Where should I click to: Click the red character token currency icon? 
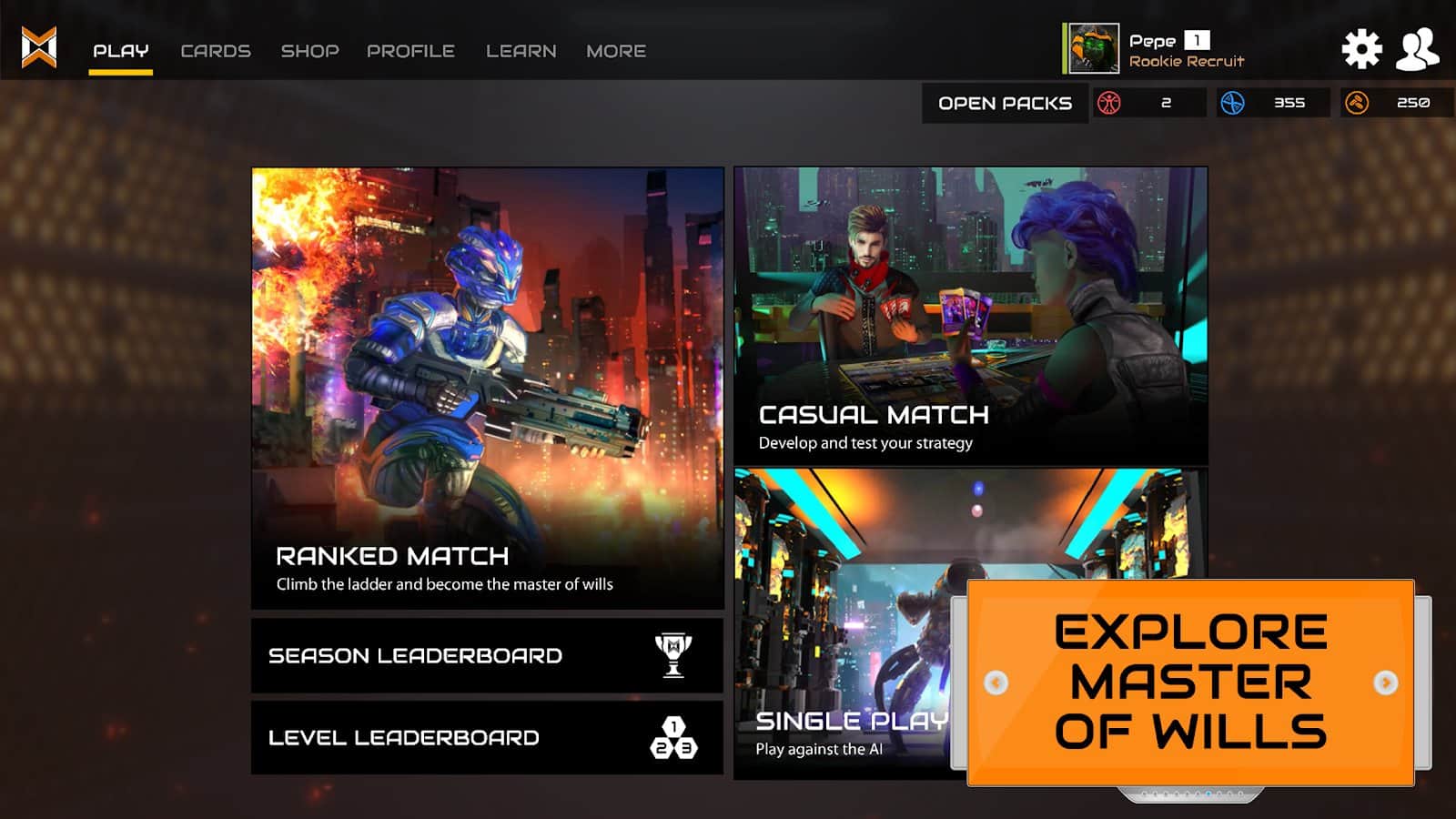tap(1108, 102)
